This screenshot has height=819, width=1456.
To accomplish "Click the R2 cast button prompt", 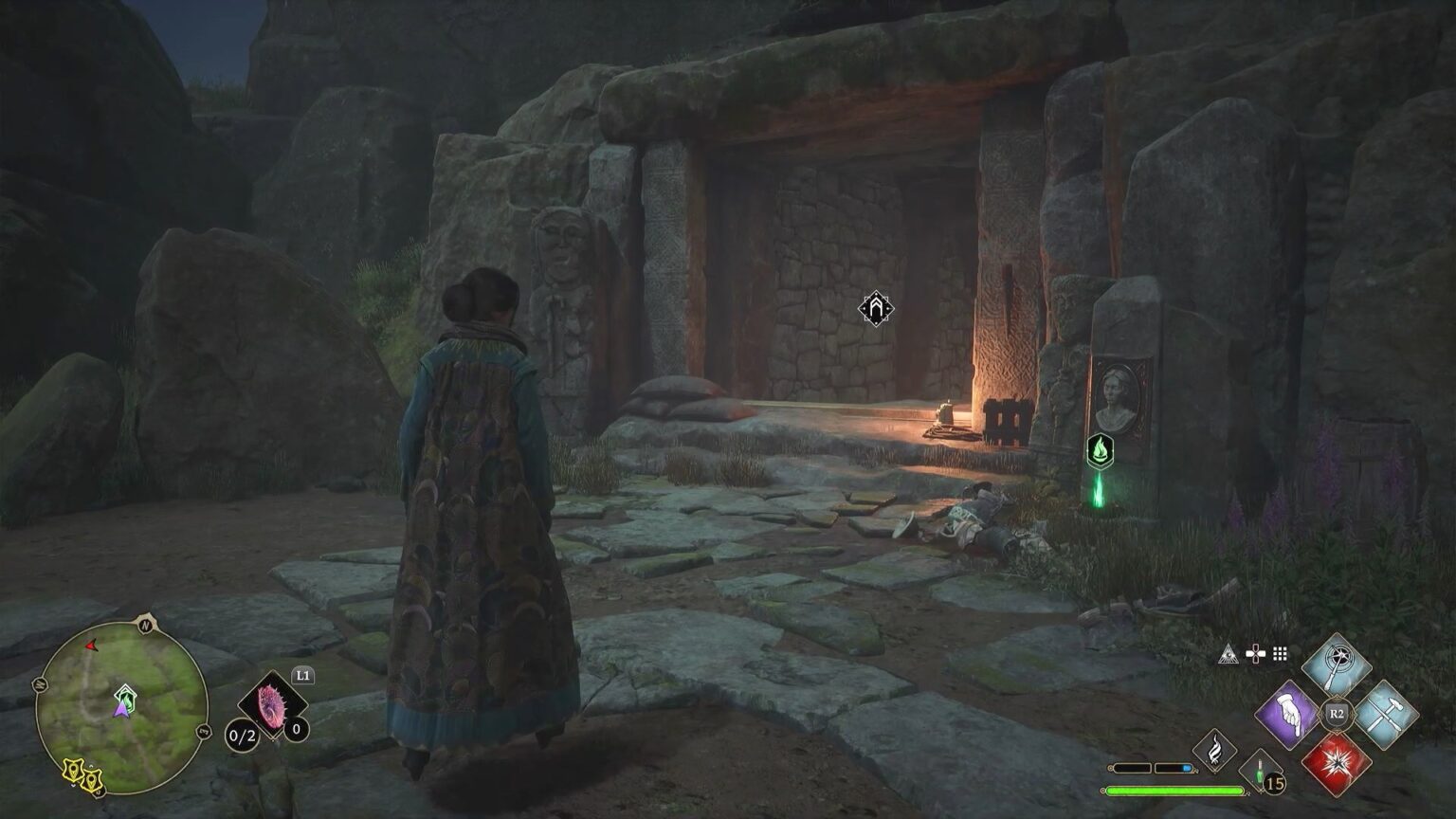I will tap(1337, 713).
